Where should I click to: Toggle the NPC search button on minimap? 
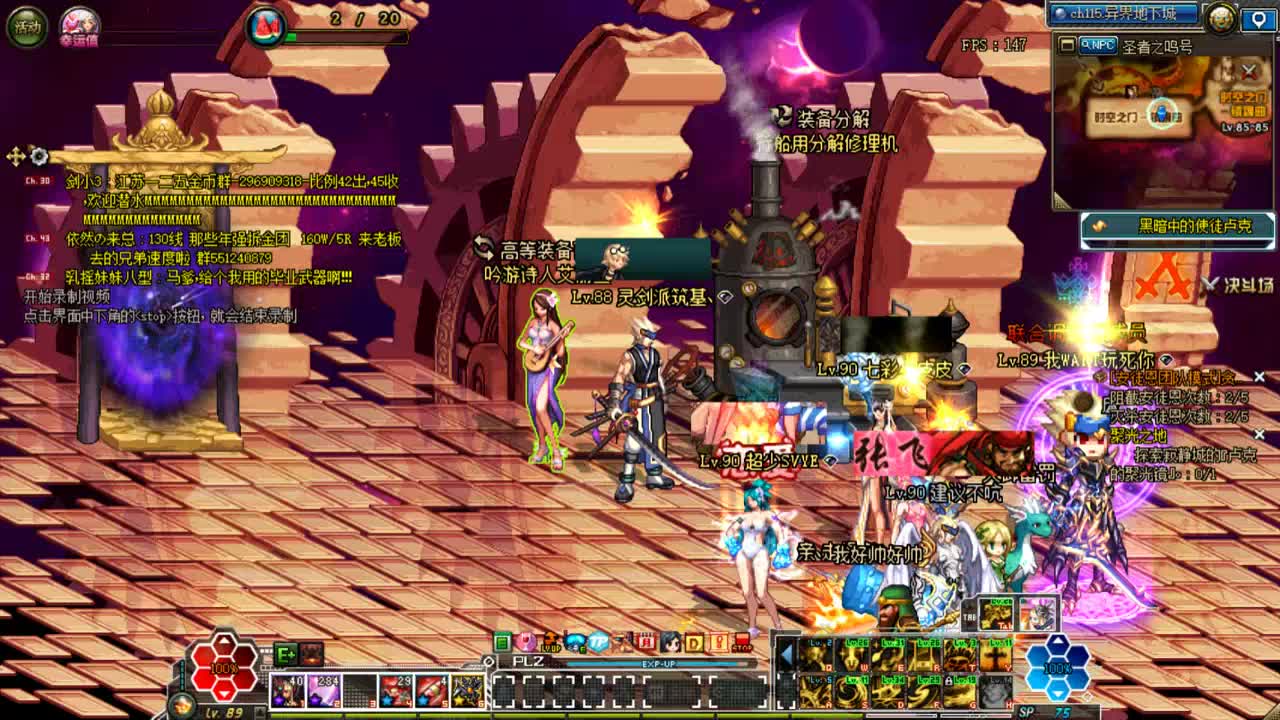coord(1098,45)
